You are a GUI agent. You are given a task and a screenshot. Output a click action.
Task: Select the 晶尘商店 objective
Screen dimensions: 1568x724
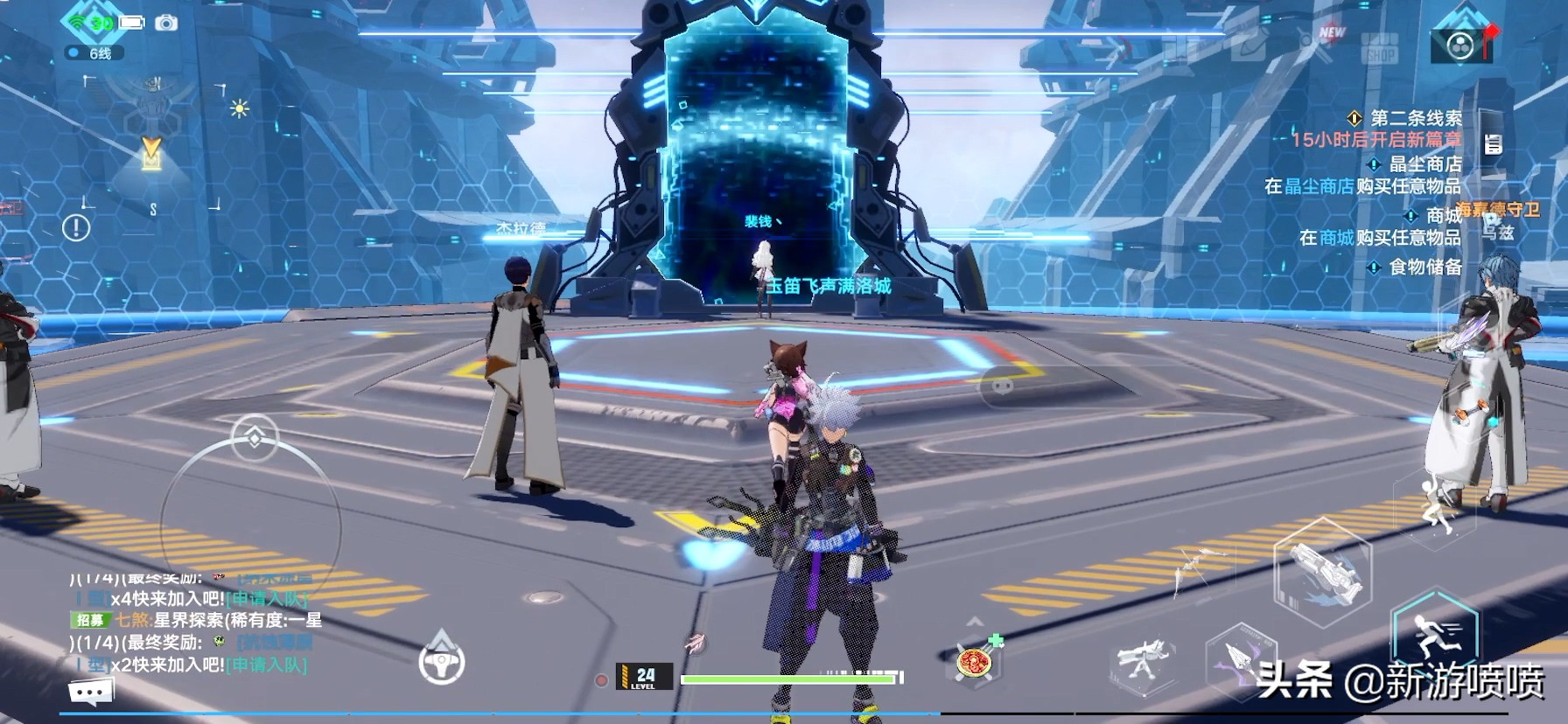[1424, 164]
